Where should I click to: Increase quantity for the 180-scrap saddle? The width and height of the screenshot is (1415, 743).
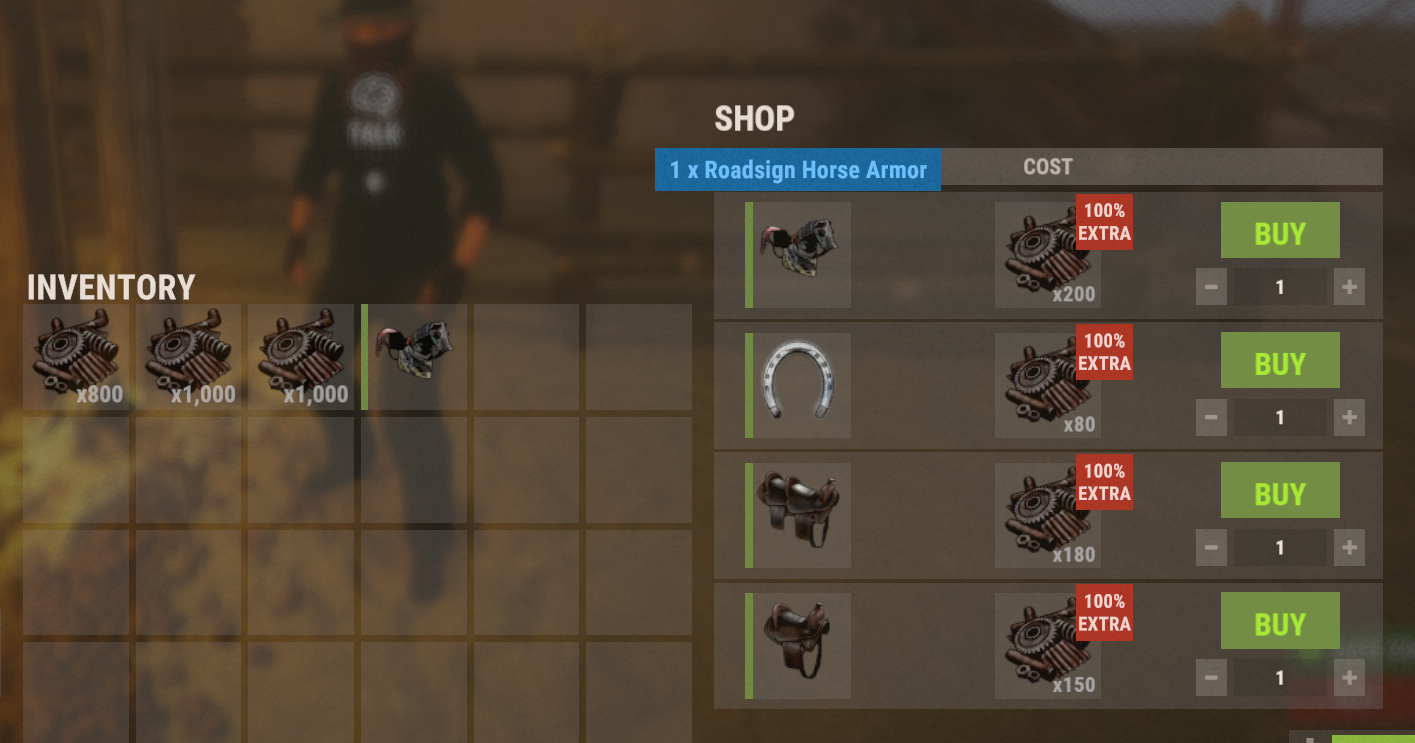[1348, 548]
